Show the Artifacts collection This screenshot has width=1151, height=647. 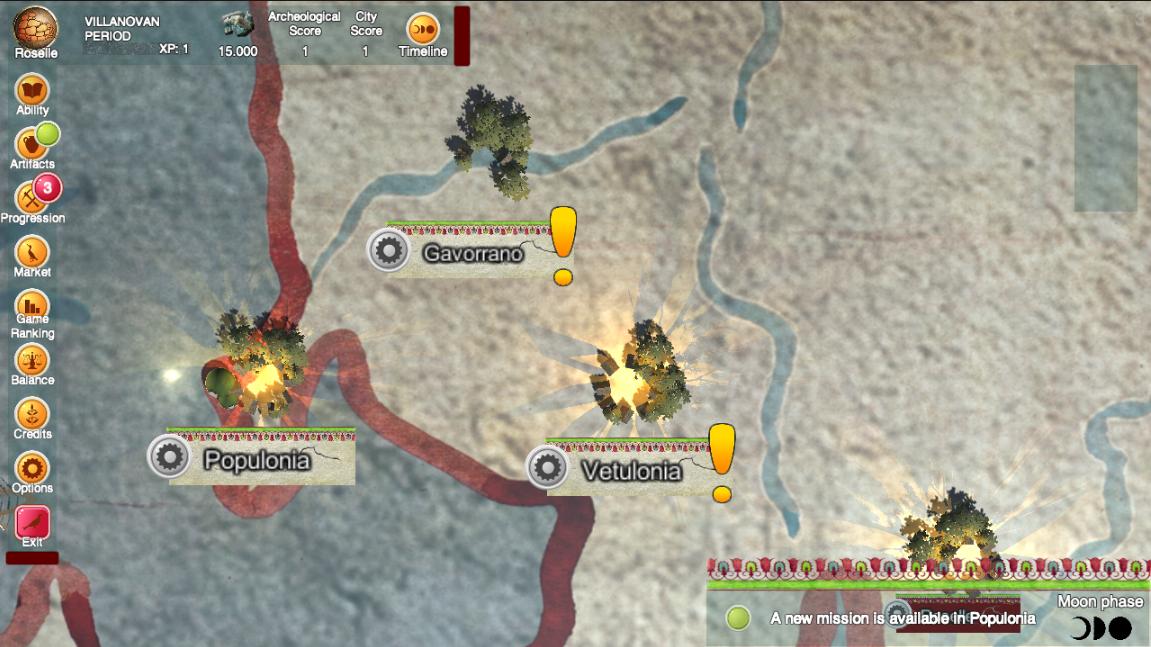coord(32,145)
